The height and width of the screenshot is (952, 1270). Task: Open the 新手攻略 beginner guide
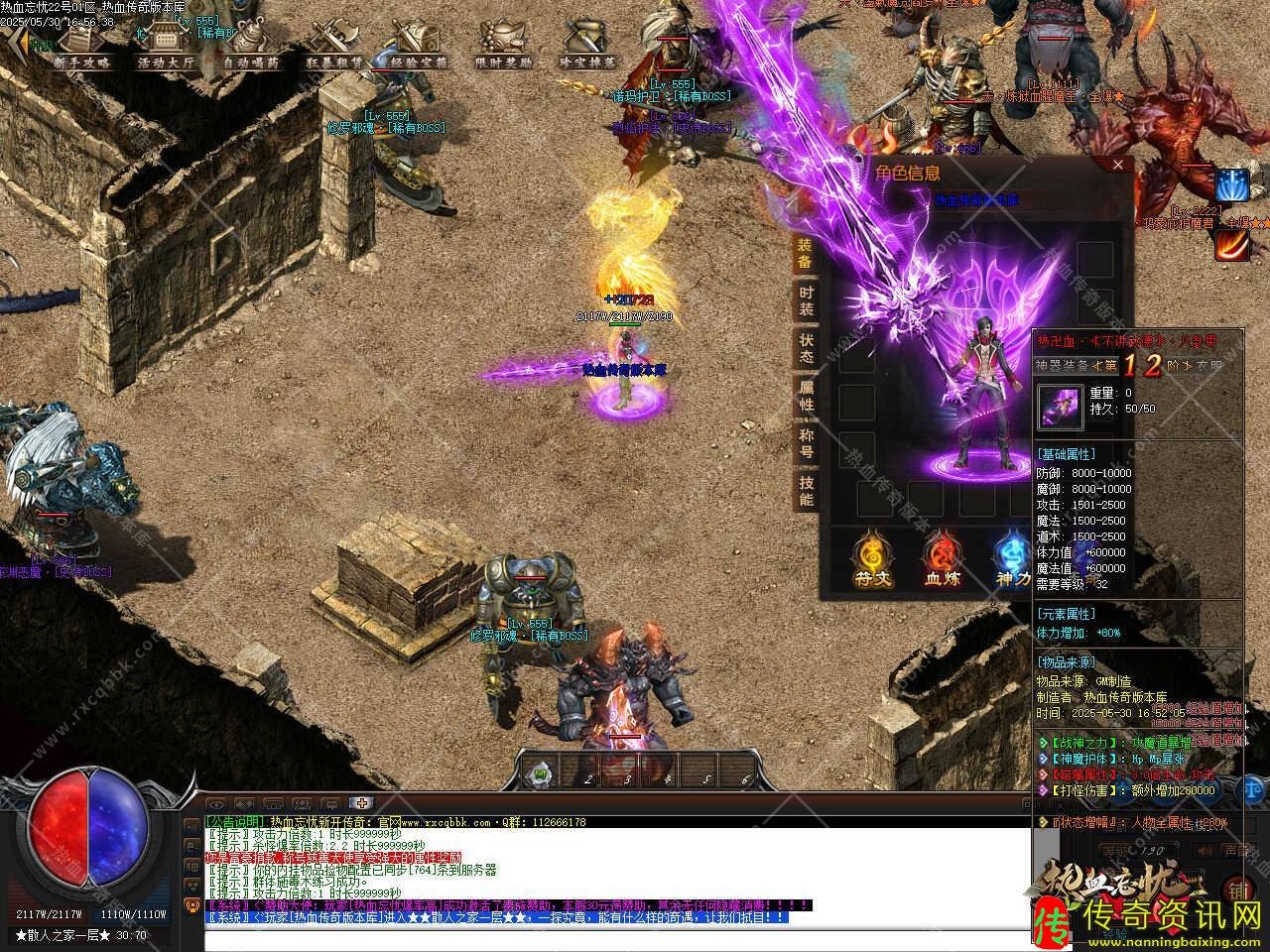[82, 45]
